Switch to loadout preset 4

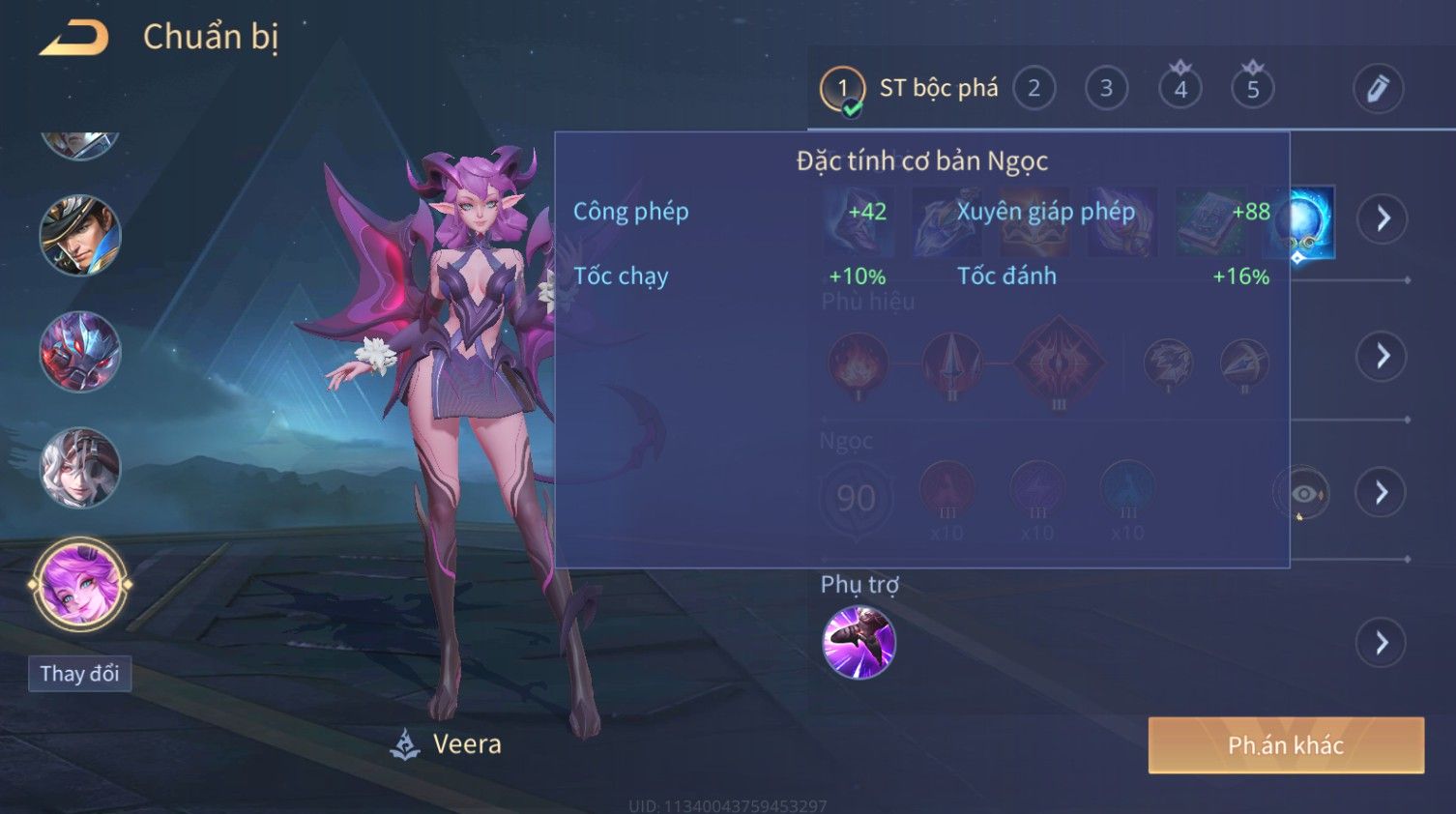coord(1179,89)
